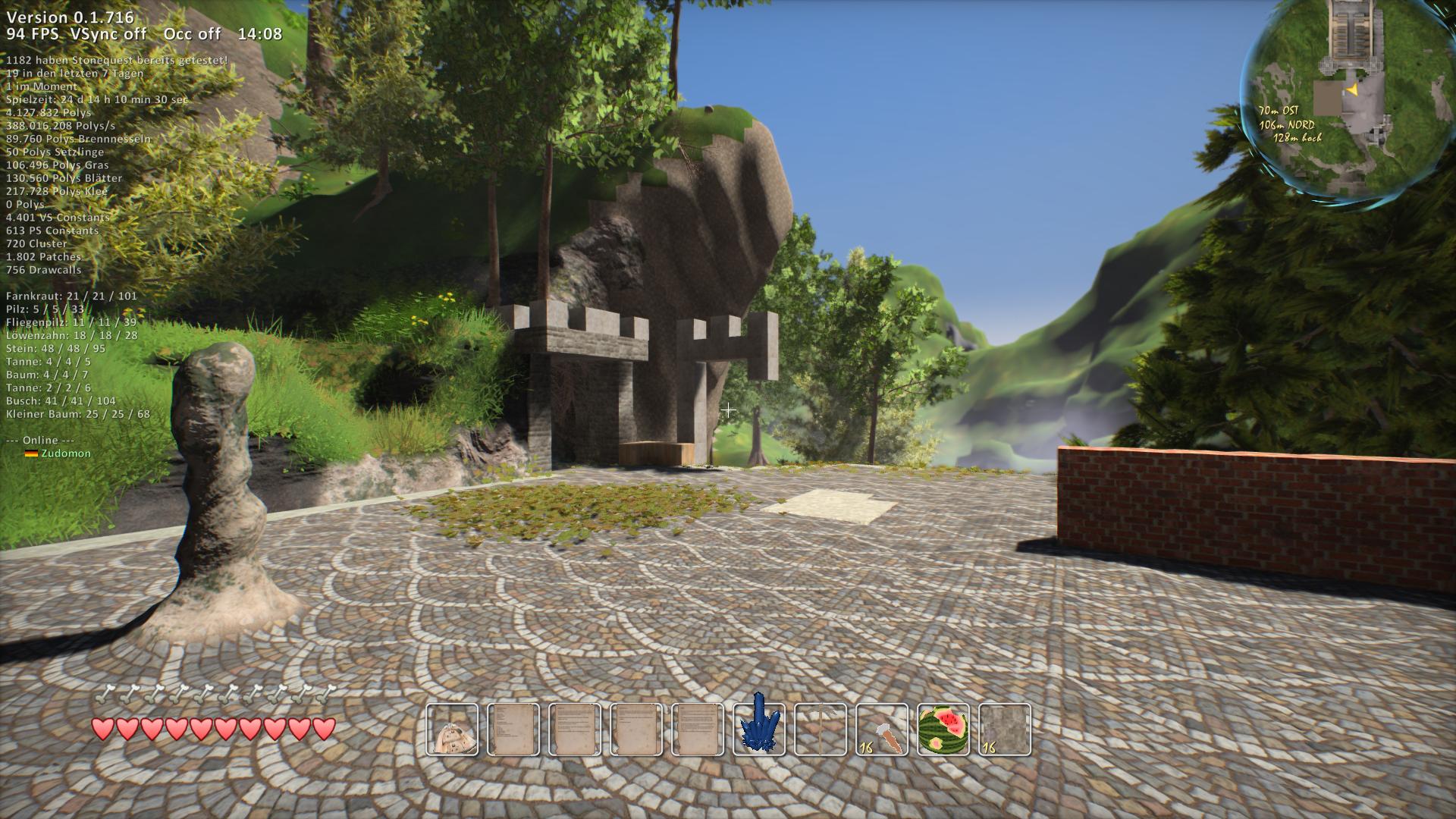
Task: Select the leather bag hotbar slot
Action: coord(452,729)
